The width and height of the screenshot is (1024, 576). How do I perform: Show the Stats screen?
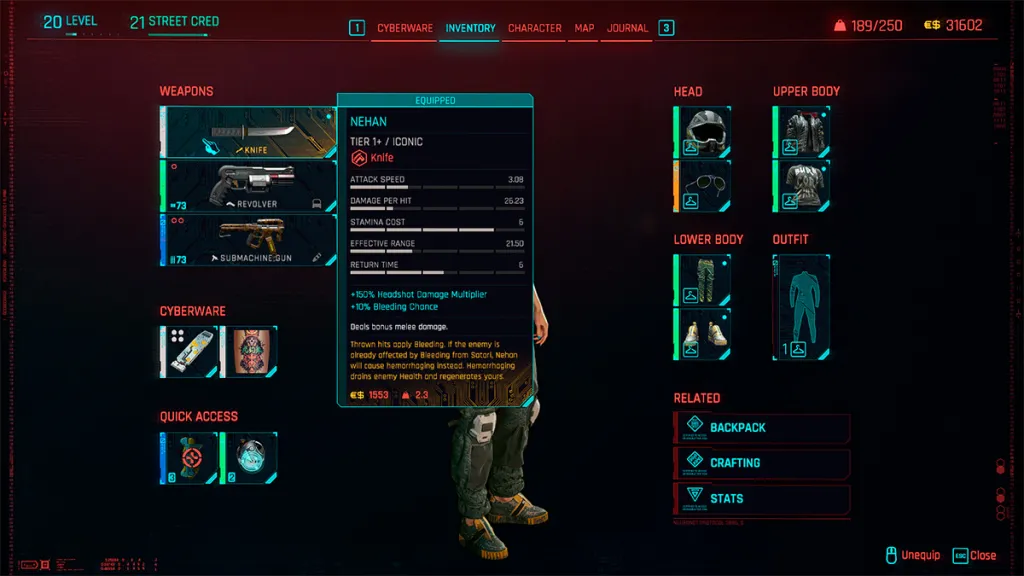(x=763, y=498)
